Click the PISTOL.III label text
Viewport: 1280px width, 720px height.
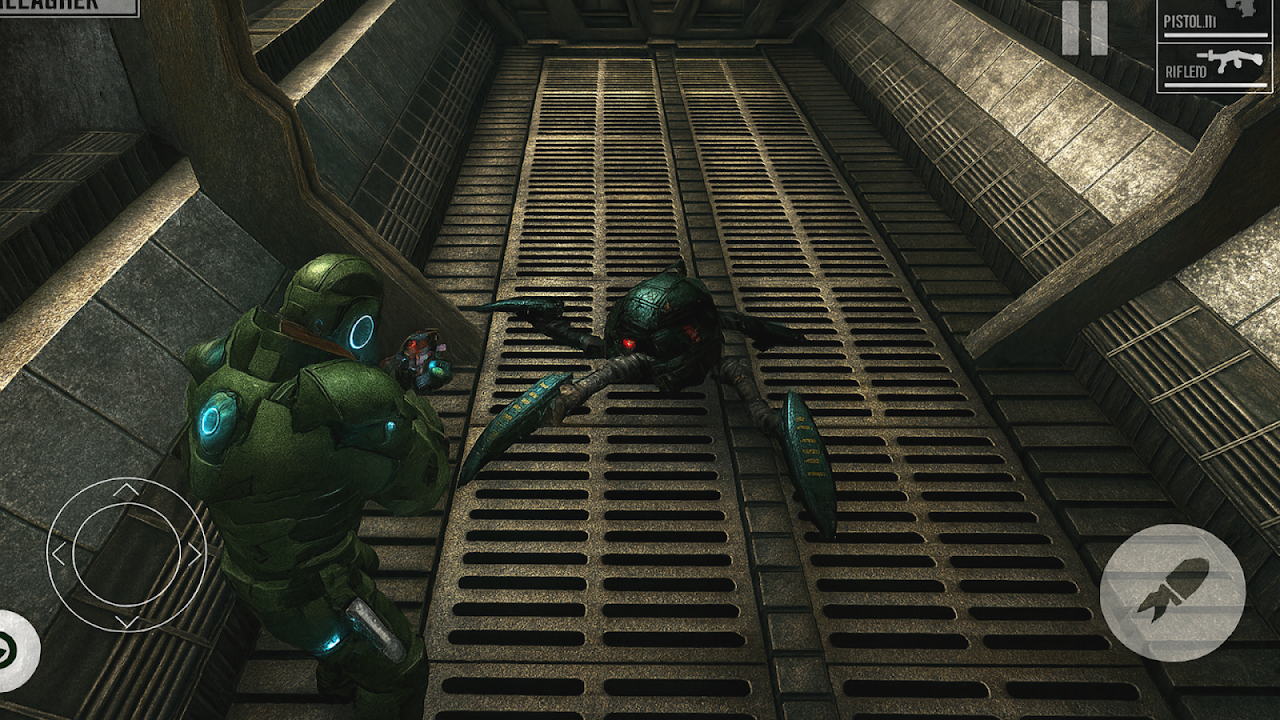tap(1190, 21)
